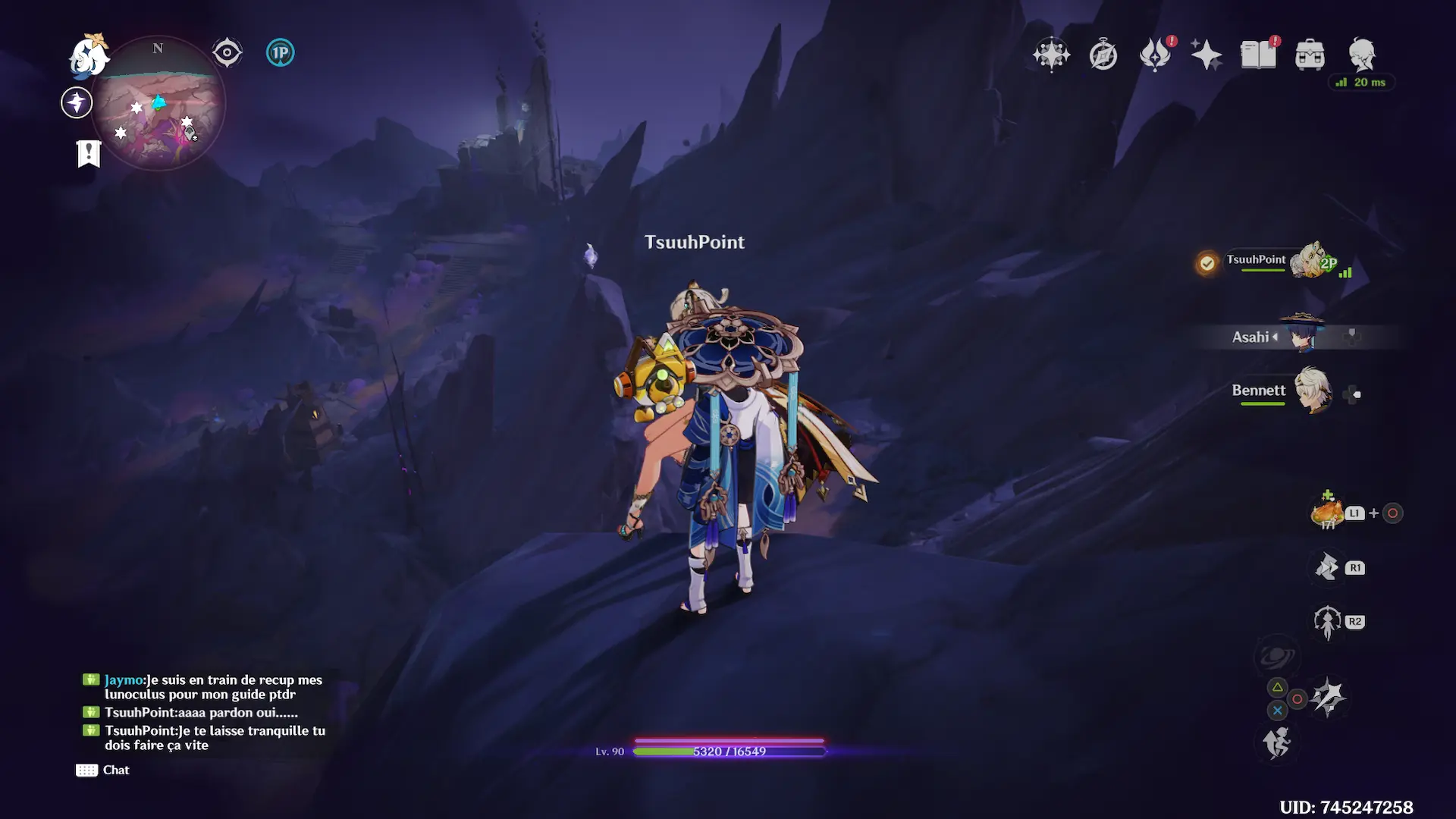Open the compass events icon
The image size is (1456, 819).
click(1103, 55)
